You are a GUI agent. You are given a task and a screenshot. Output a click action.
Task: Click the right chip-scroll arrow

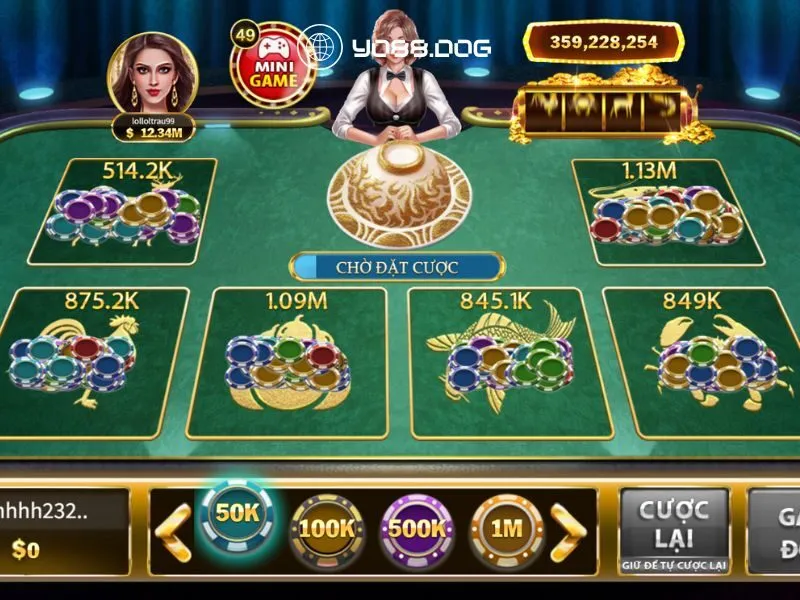(569, 531)
